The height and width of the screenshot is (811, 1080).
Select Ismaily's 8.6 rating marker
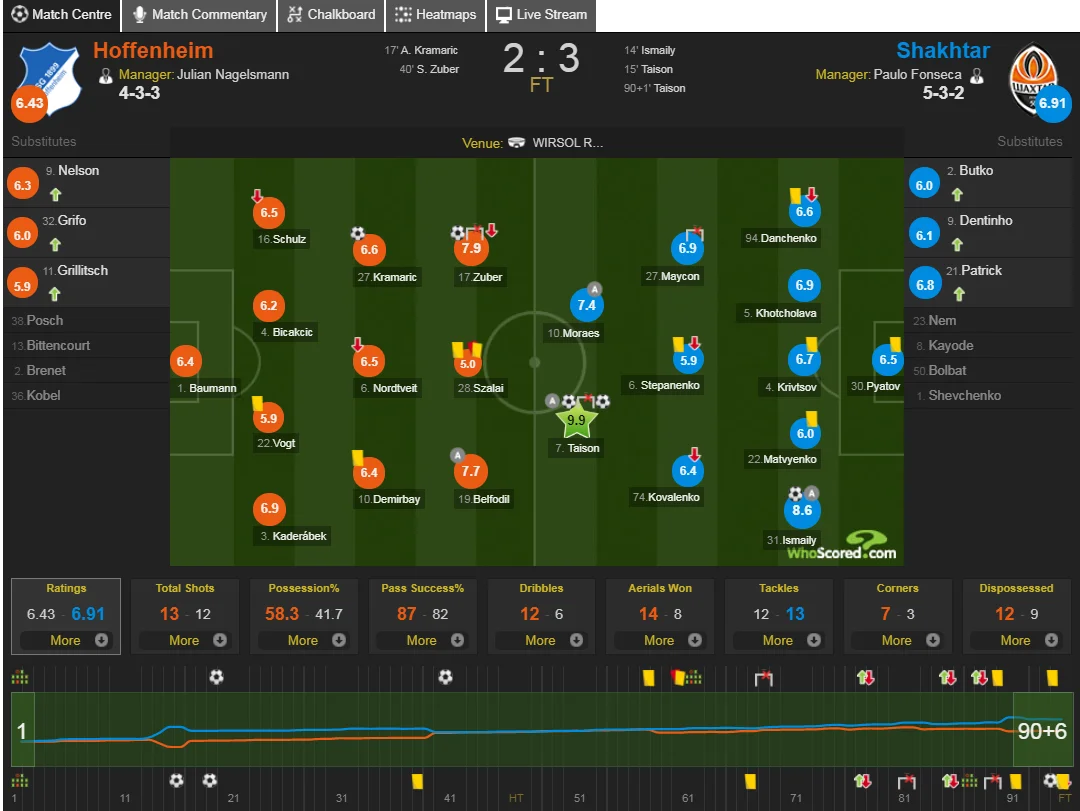[803, 510]
